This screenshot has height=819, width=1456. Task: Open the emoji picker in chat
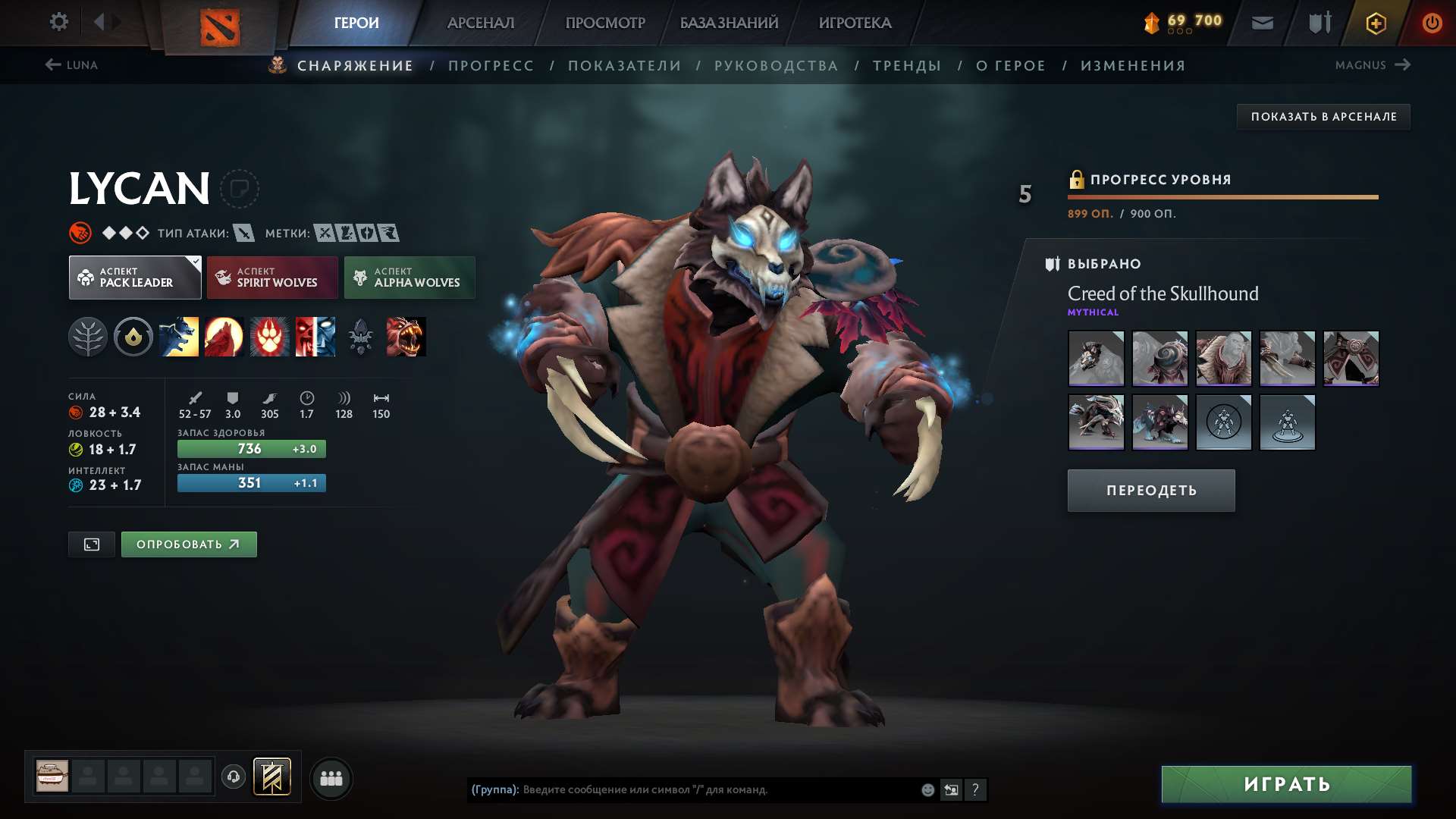point(927,789)
